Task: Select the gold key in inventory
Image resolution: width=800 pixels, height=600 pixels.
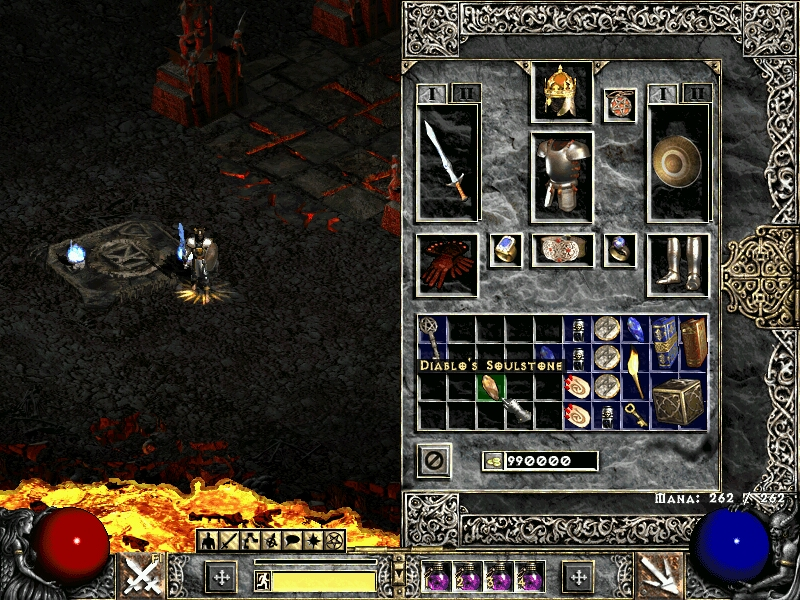Action: (x=635, y=414)
